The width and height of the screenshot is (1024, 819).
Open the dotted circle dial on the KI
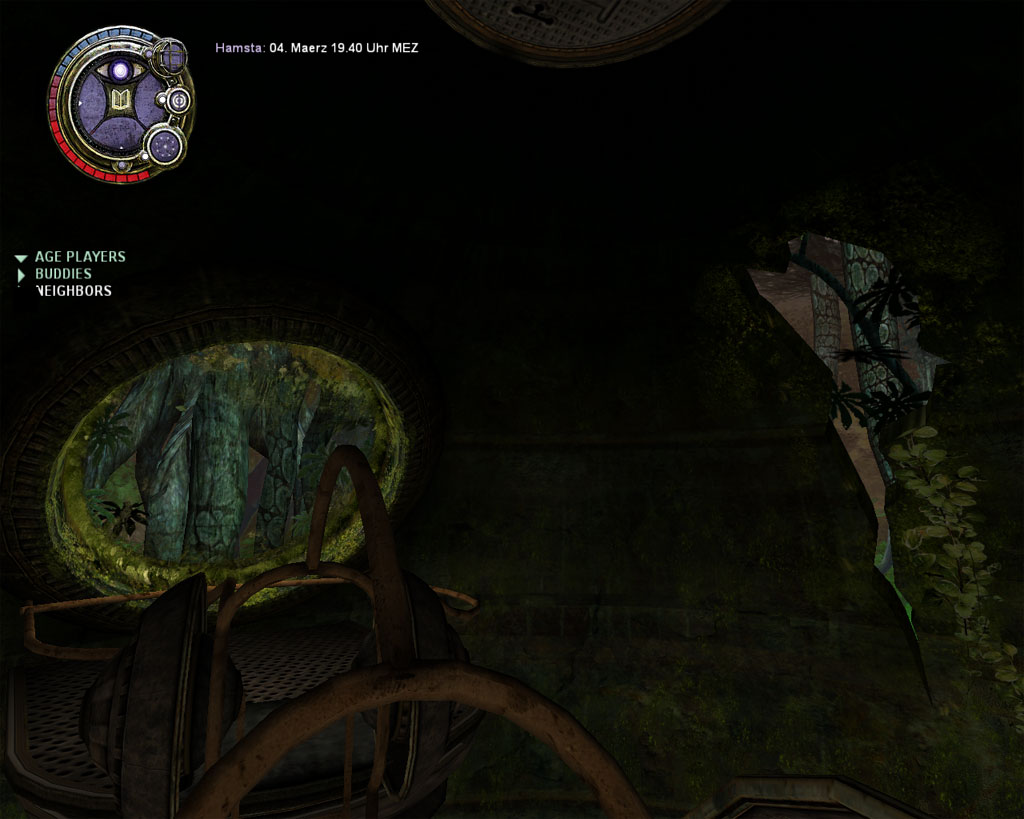pyautogui.click(x=165, y=146)
